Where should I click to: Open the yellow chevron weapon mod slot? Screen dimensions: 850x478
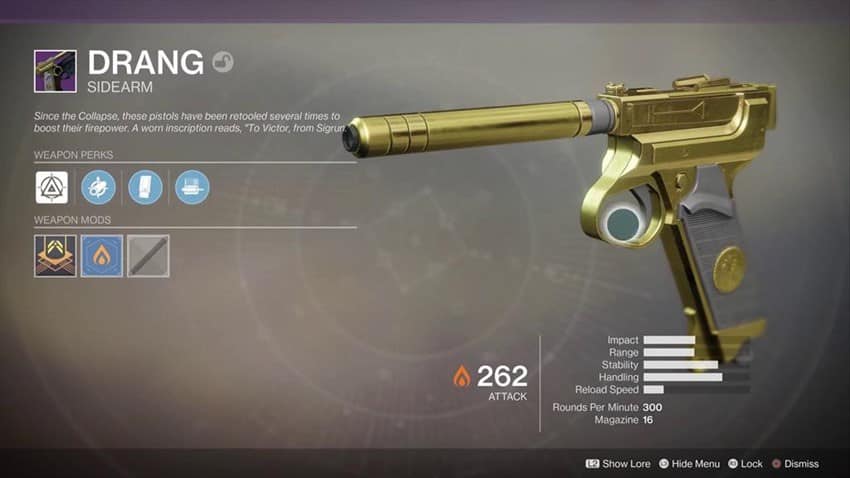[x=55, y=256]
